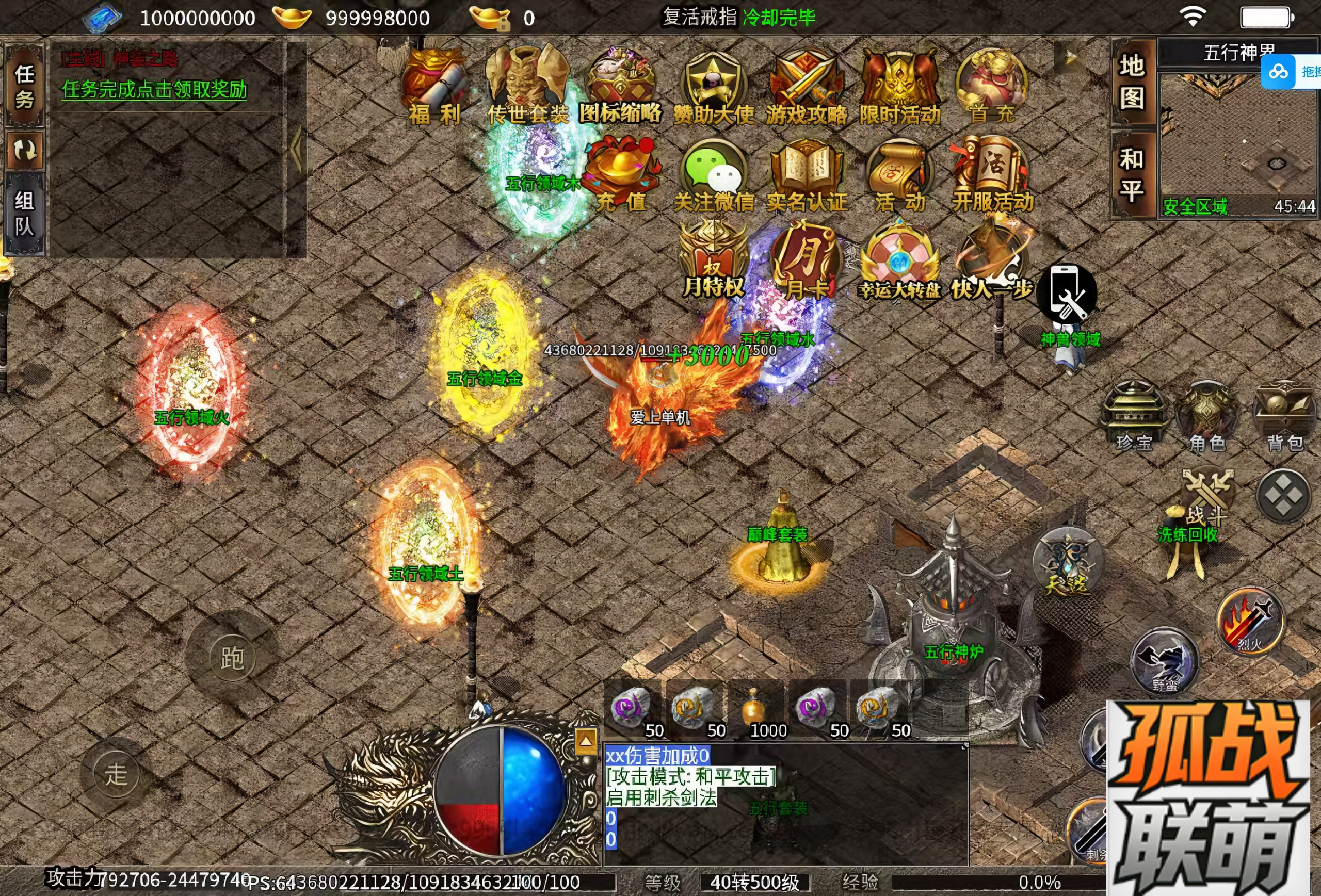
Task: Activate the 烈火 flame sword skill
Action: pyautogui.click(x=1250, y=622)
